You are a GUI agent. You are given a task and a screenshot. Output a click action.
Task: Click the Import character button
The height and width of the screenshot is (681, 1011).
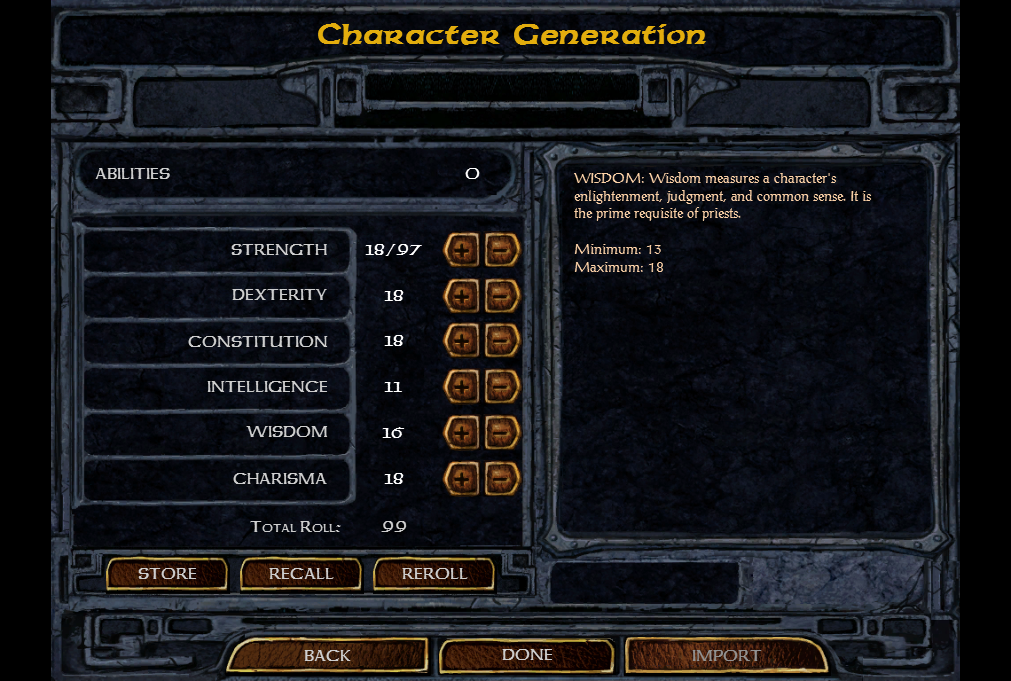[726, 655]
